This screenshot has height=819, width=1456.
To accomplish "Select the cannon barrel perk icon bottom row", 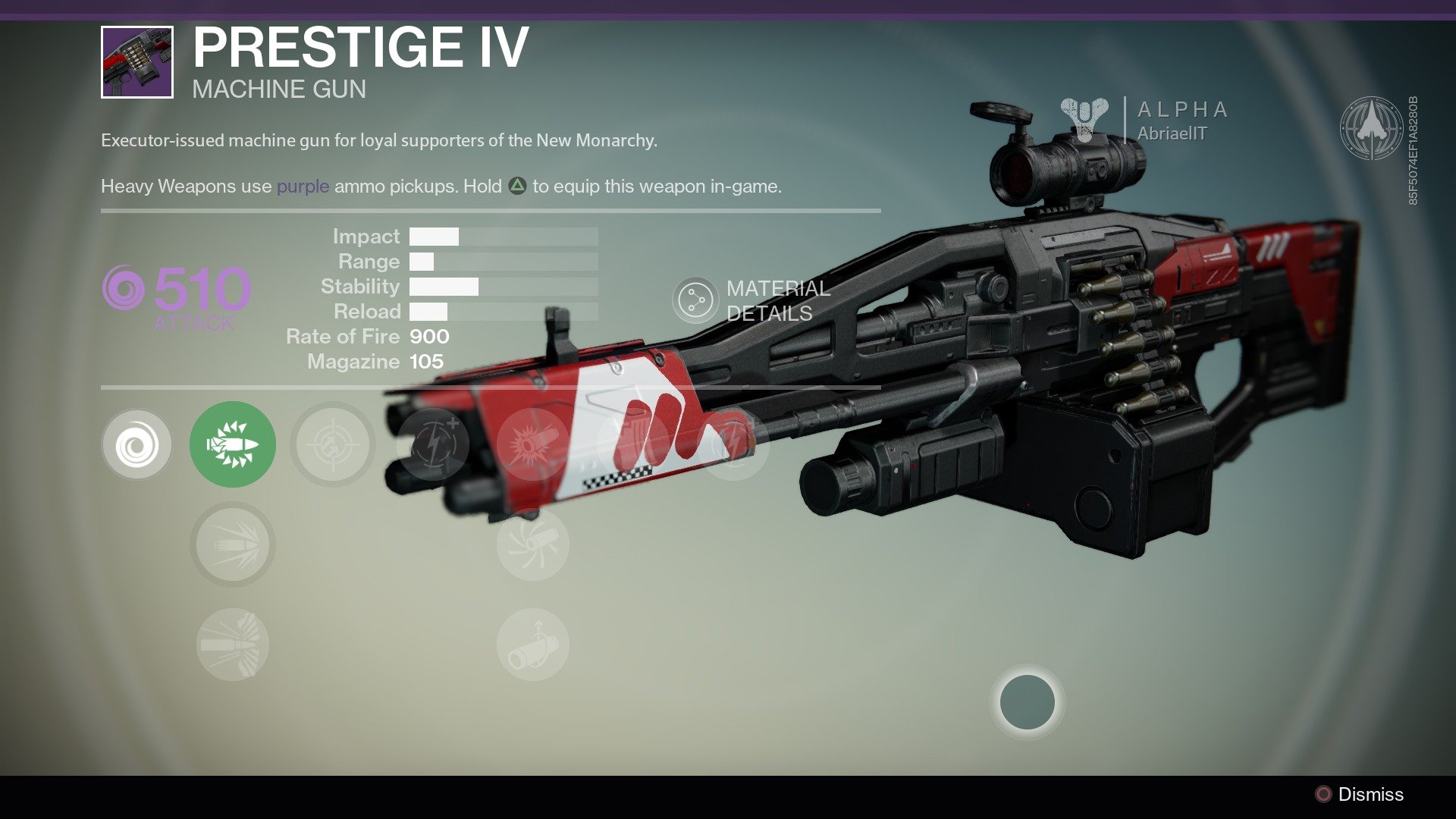I will pos(531,643).
